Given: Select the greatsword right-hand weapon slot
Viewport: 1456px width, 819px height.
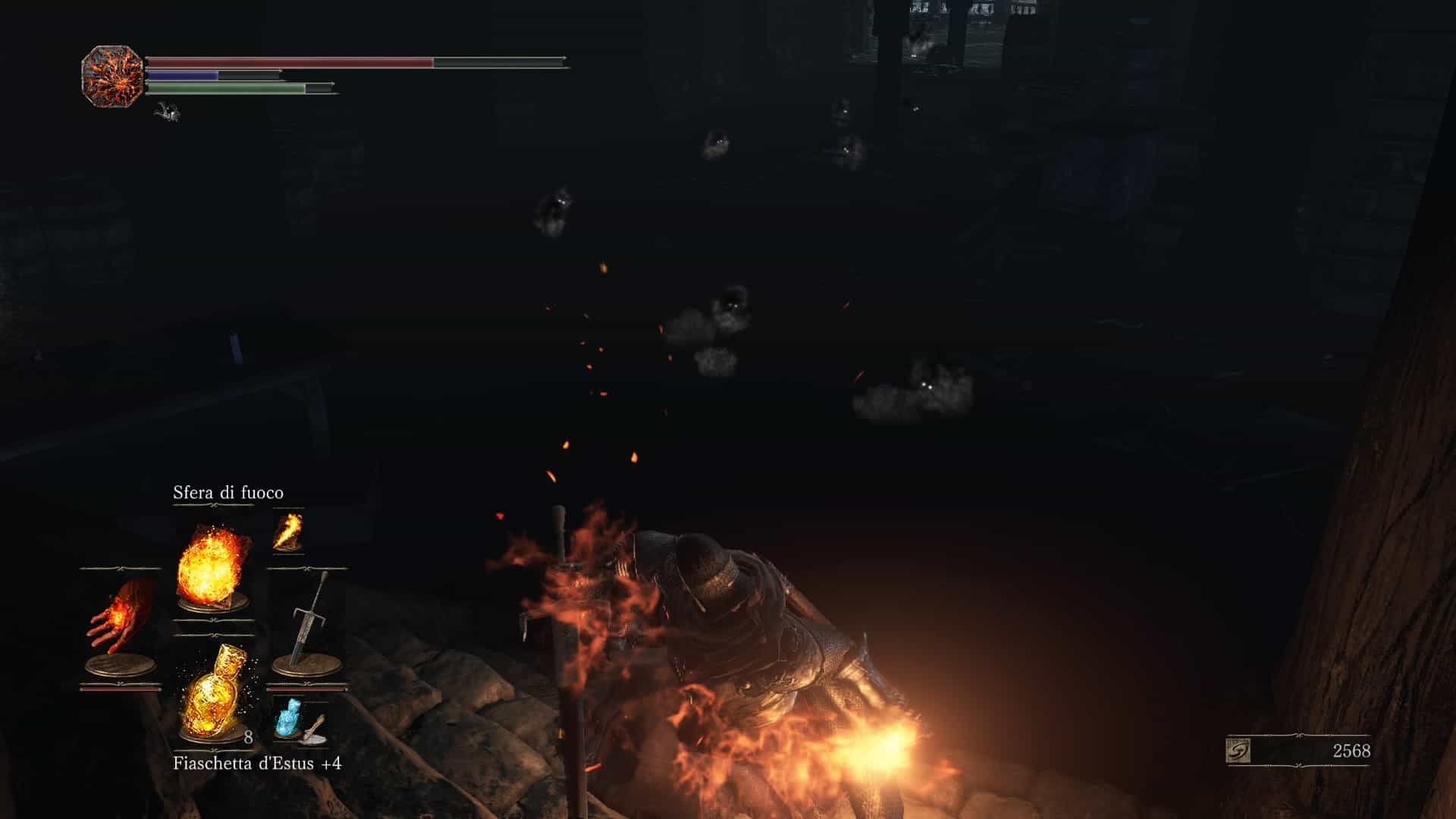Looking at the screenshot, I should [x=307, y=622].
